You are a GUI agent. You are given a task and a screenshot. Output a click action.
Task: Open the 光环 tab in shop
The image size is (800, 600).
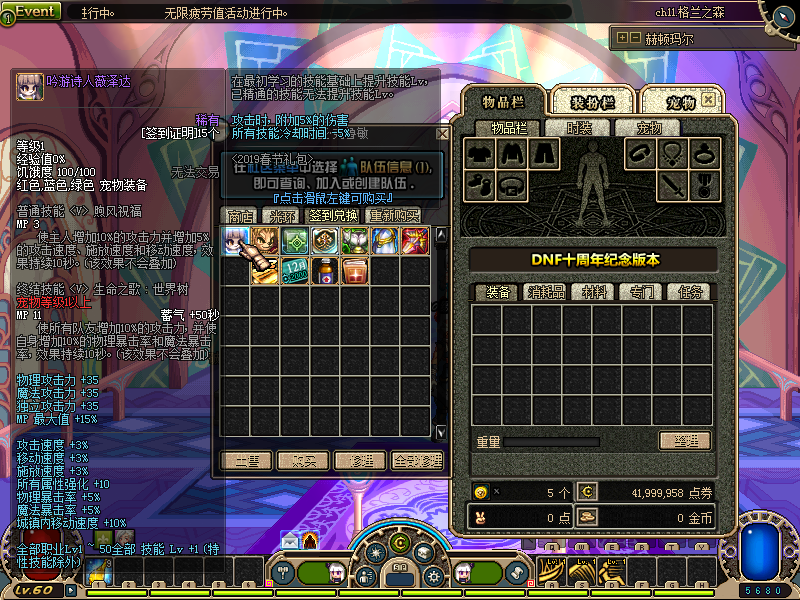[279, 215]
